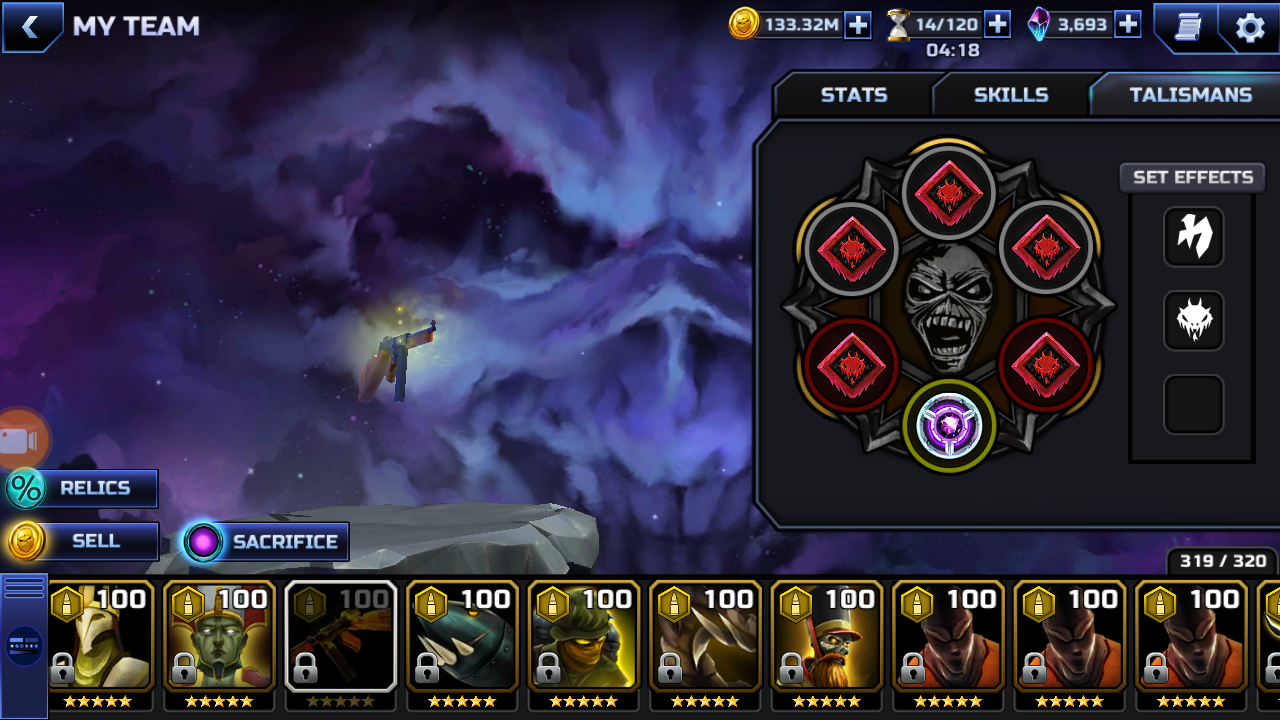Viewport: 1280px width, 720px height.
Task: Open the scroll log icon
Action: [x=1187, y=27]
